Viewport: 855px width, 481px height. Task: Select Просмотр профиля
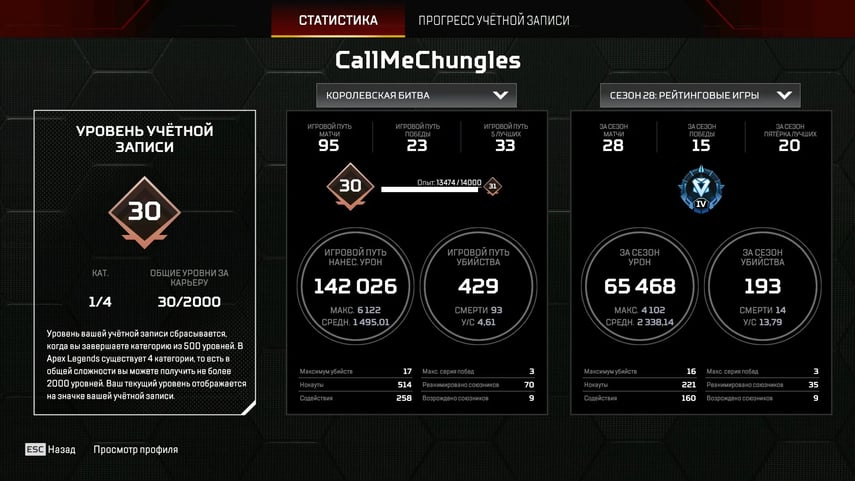click(x=135, y=450)
